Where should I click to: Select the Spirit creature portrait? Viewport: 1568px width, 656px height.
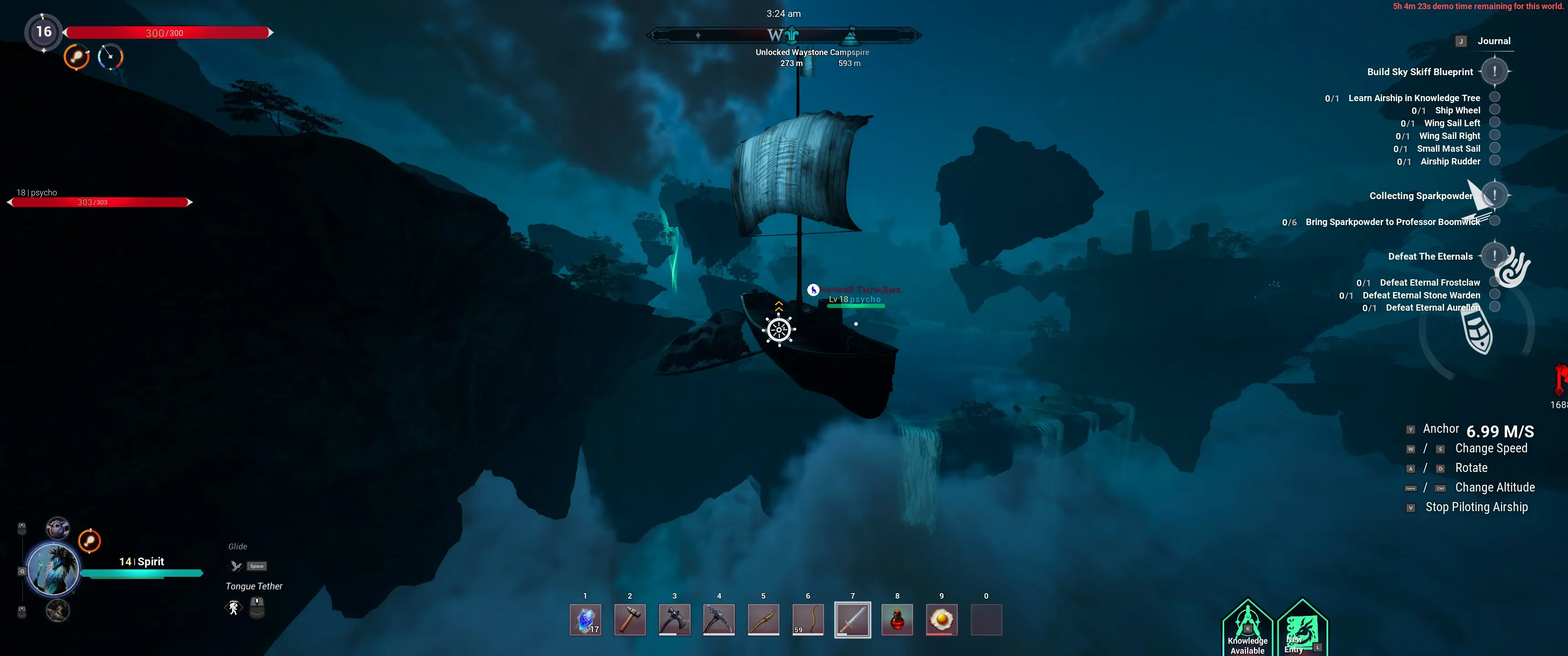tap(54, 569)
